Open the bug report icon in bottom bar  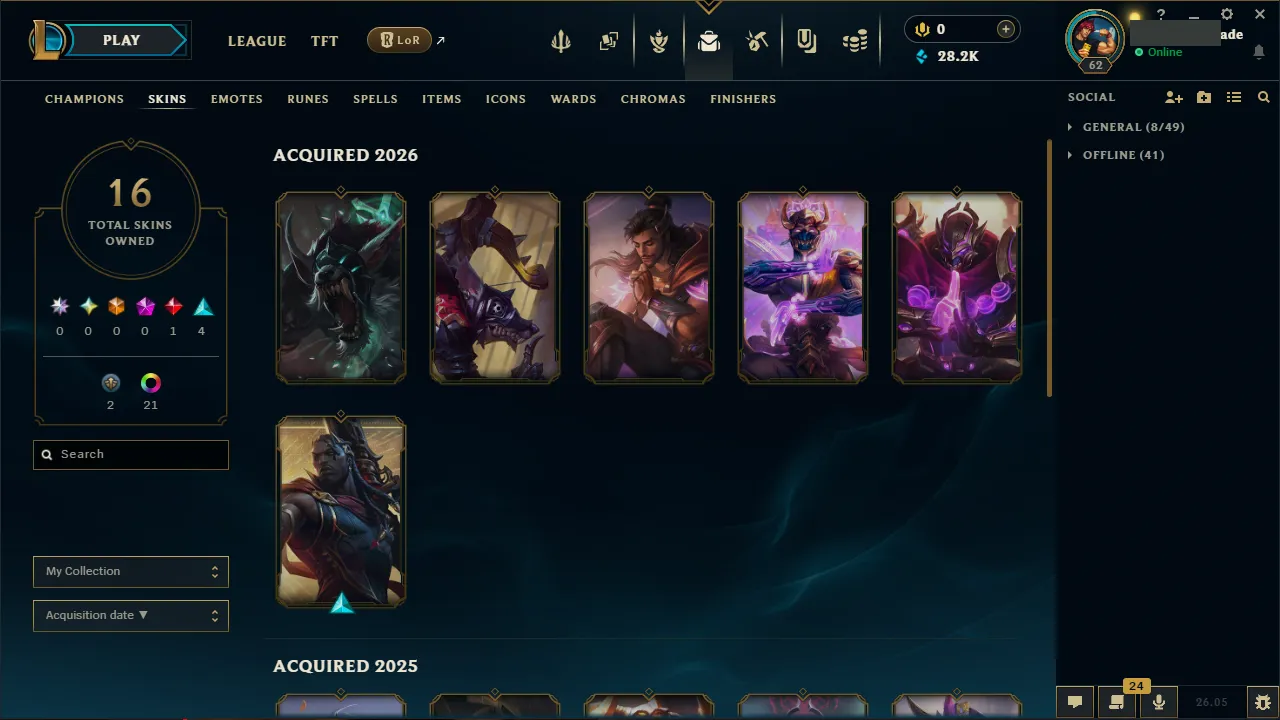(x=1263, y=701)
